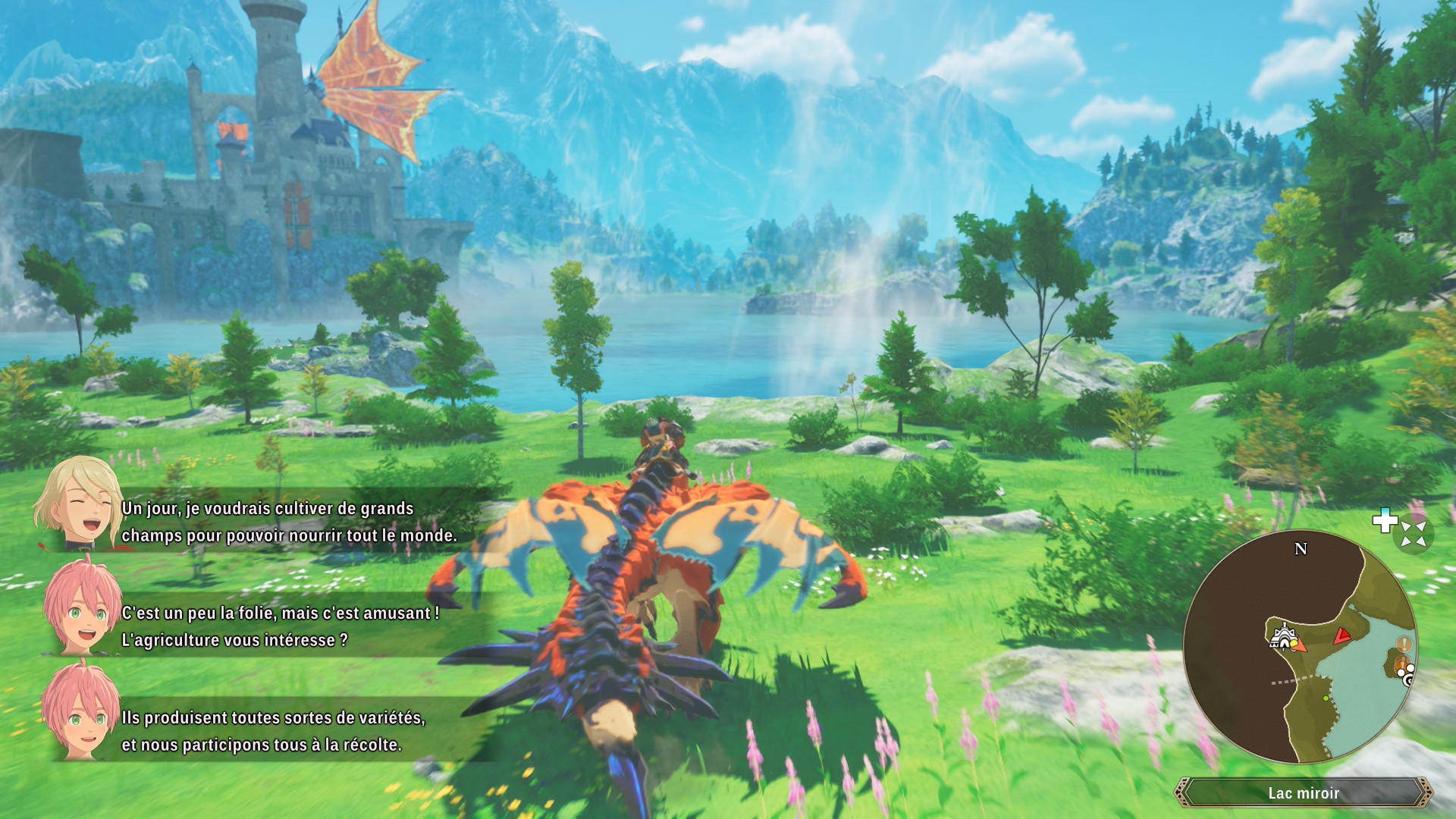The width and height of the screenshot is (1456, 819).
Task: Click the four-arrow expand map icon
Action: tap(1414, 534)
